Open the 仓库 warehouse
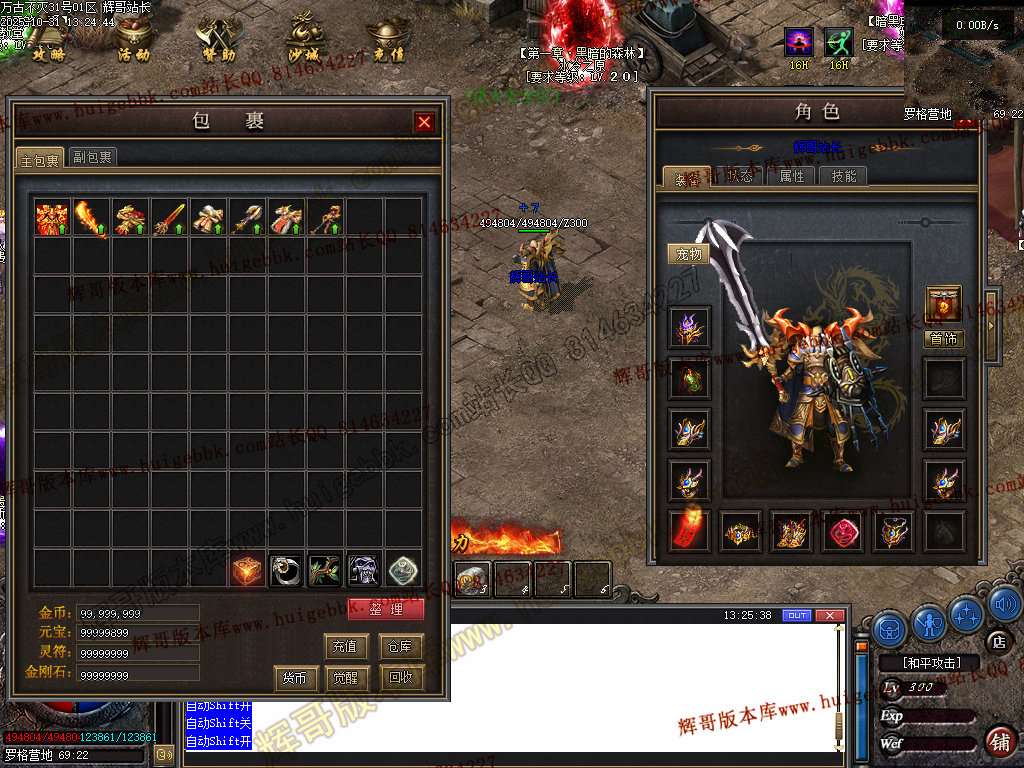Viewport: 1024px width, 768px height. [401, 646]
